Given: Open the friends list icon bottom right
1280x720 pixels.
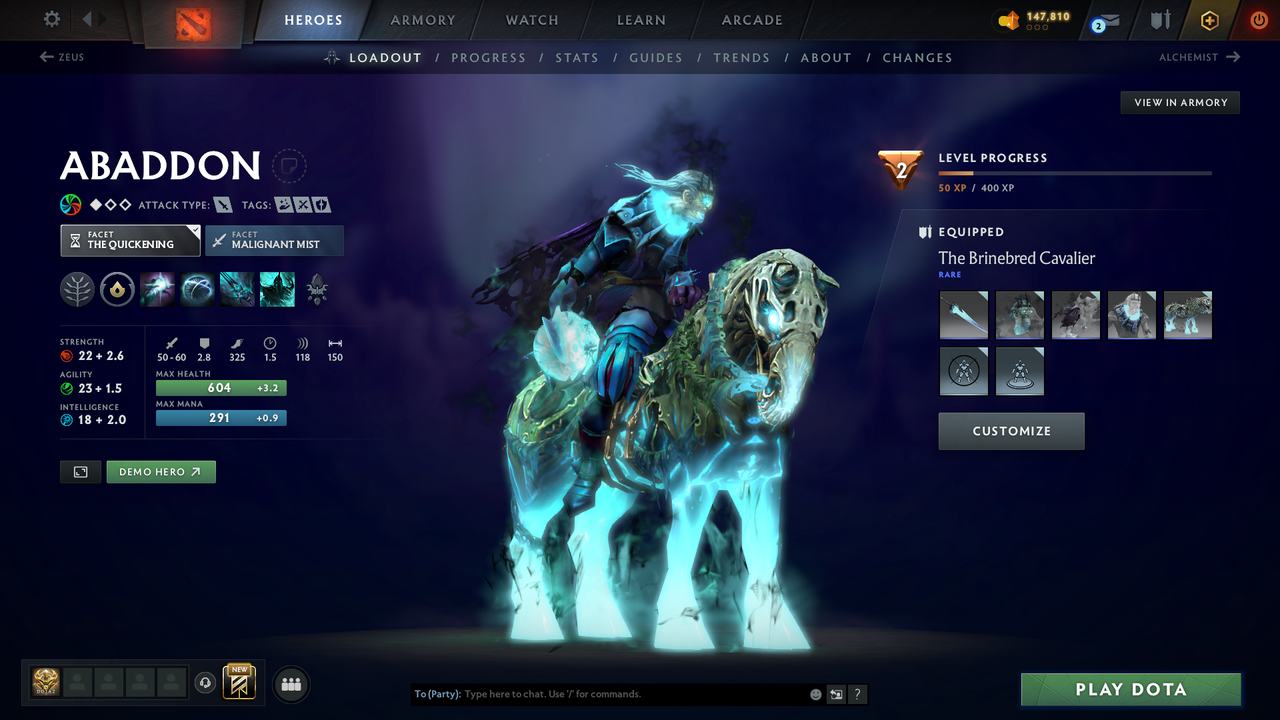Looking at the screenshot, I should click(x=290, y=684).
